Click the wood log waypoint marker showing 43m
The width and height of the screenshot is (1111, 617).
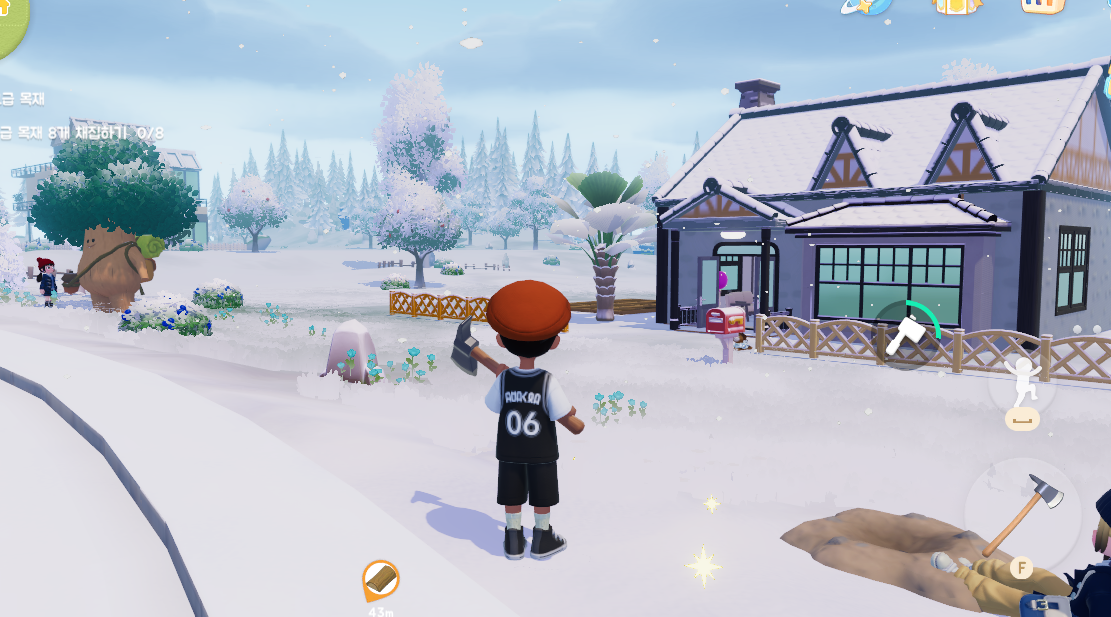pyautogui.click(x=380, y=579)
